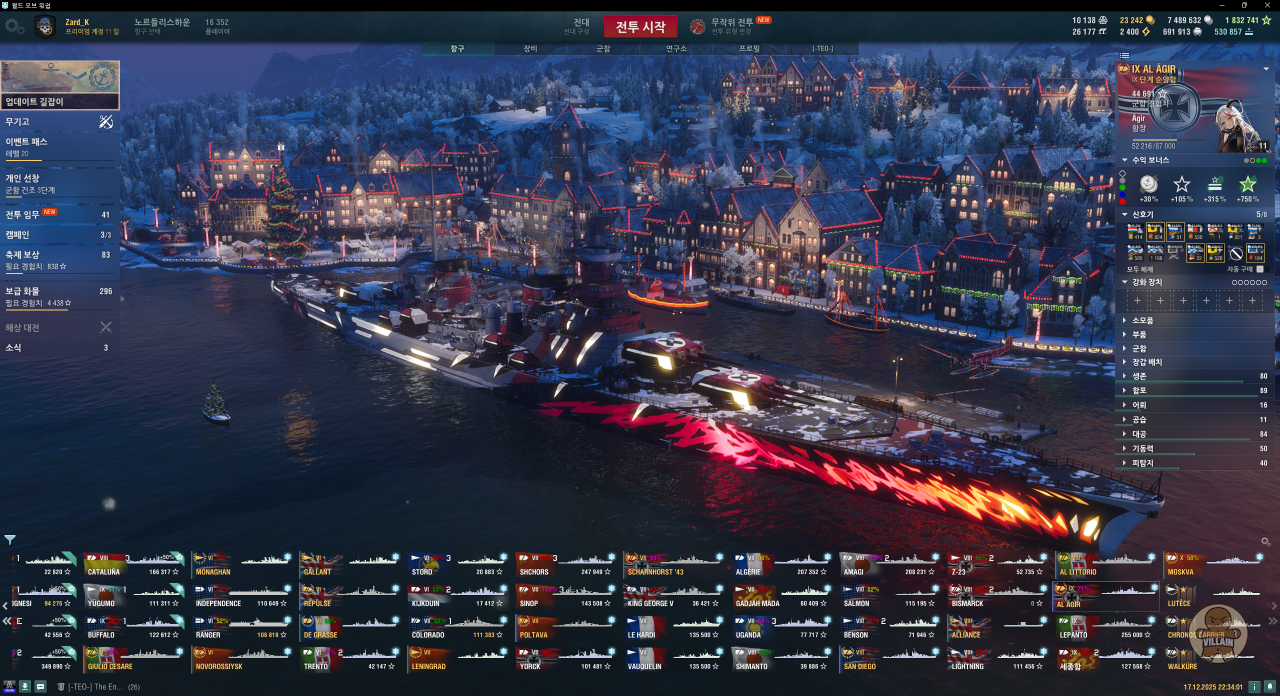Go to the 연구소 tab
The width and height of the screenshot is (1280, 696).
click(676, 48)
